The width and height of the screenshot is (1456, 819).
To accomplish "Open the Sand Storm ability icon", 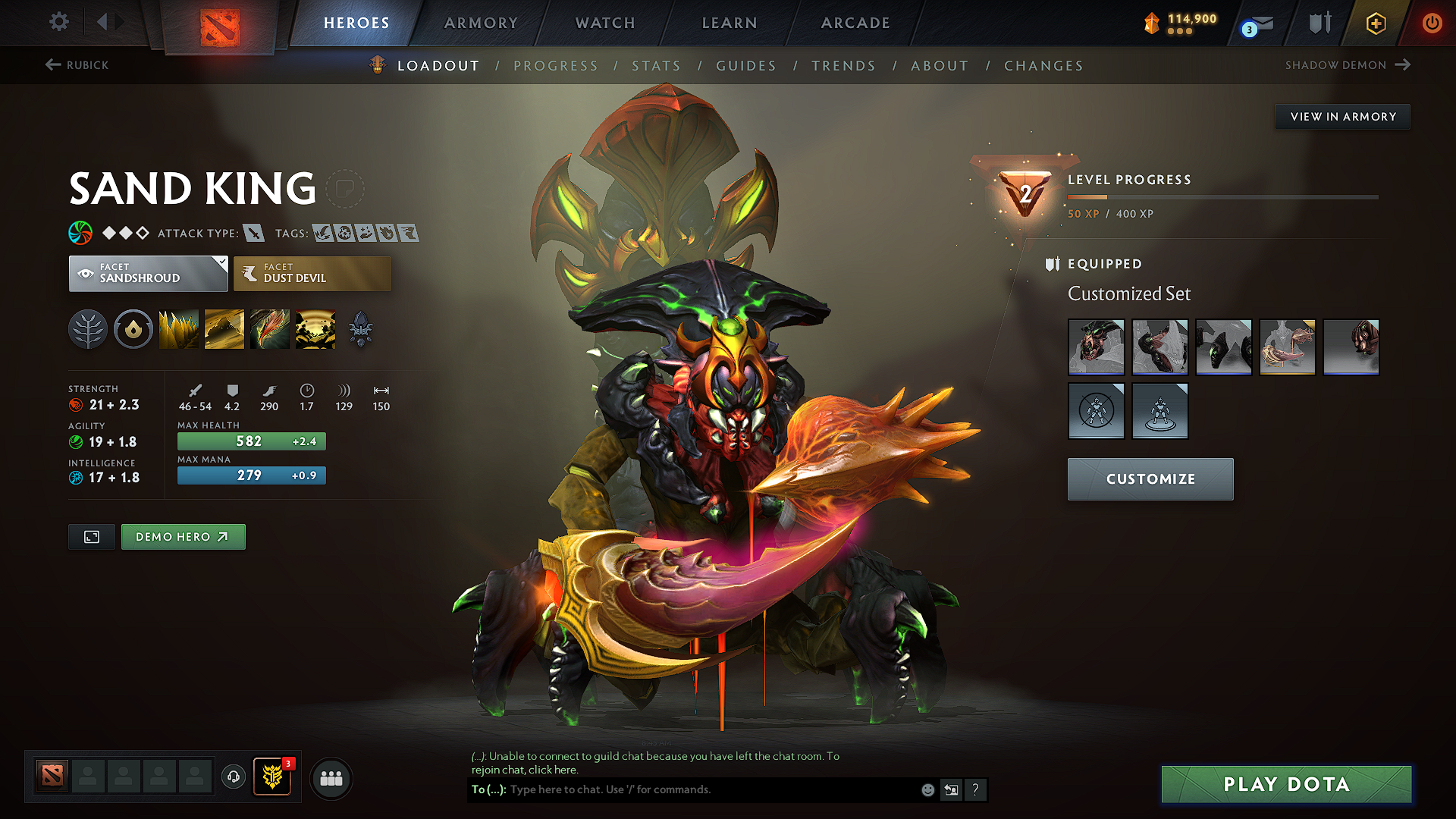I will pos(224,328).
